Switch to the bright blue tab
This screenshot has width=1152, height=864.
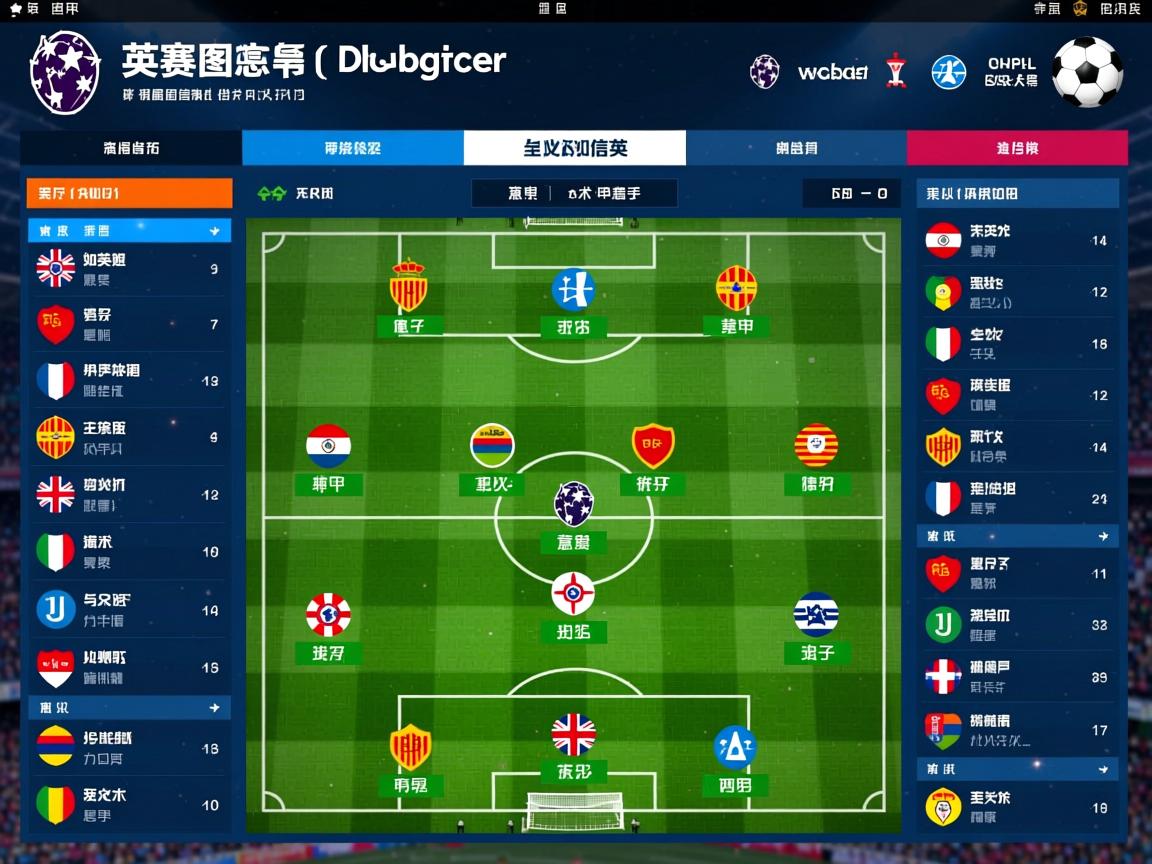352,148
